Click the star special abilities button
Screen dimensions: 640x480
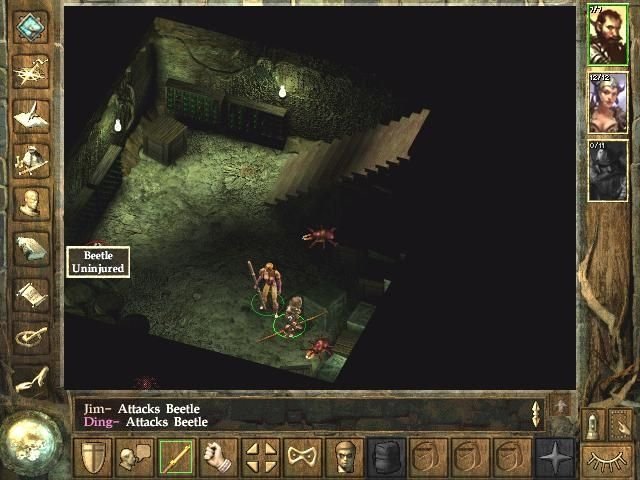tap(555, 457)
